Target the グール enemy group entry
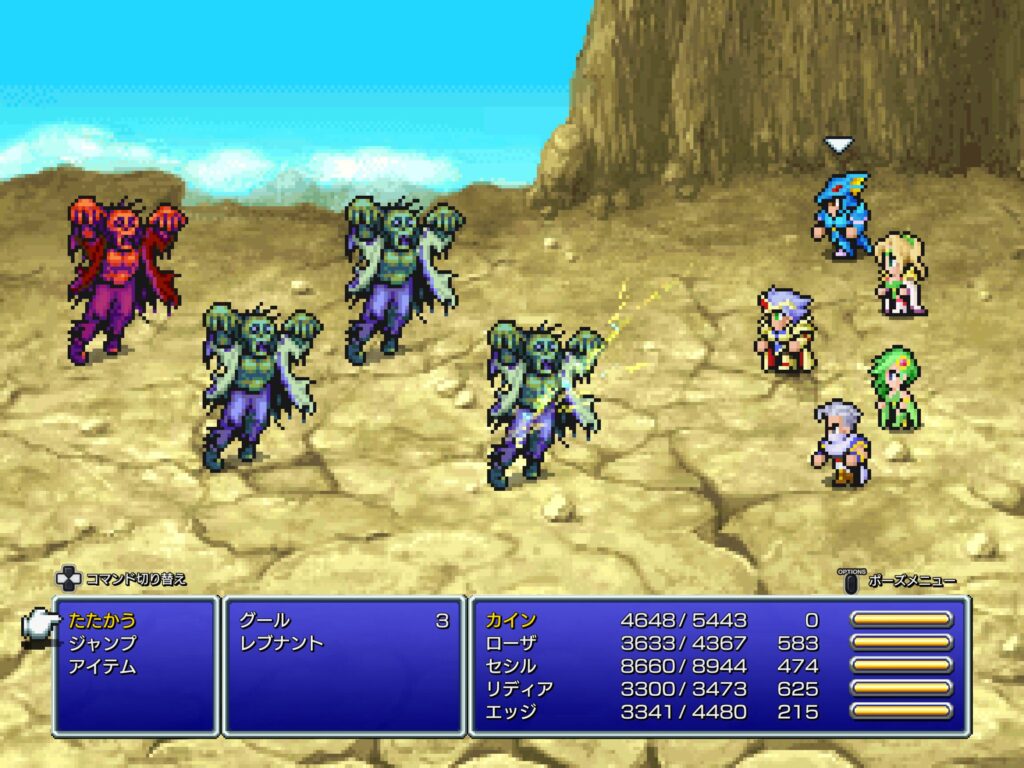This screenshot has width=1024, height=768. point(266,621)
